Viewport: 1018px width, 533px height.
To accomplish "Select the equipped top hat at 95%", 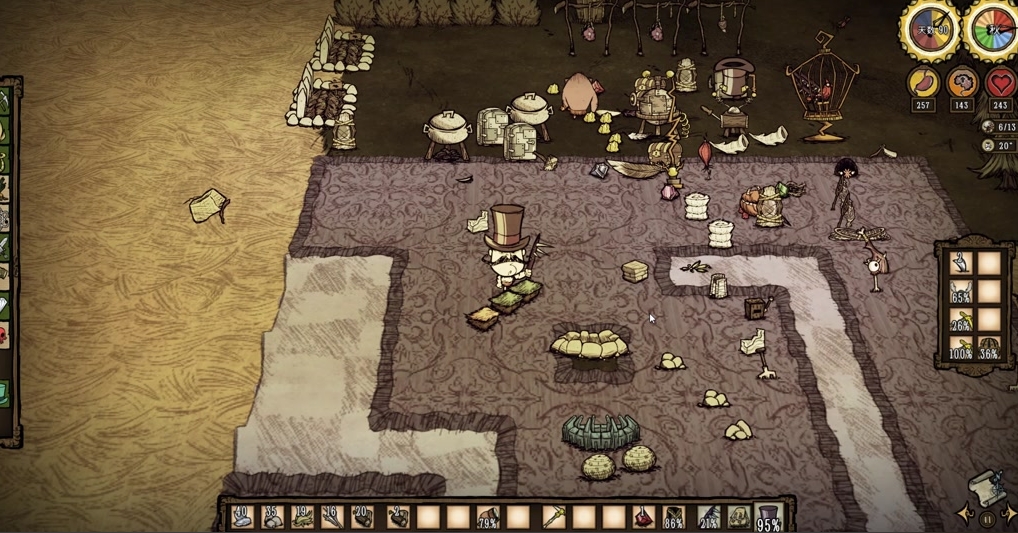I will (x=768, y=517).
